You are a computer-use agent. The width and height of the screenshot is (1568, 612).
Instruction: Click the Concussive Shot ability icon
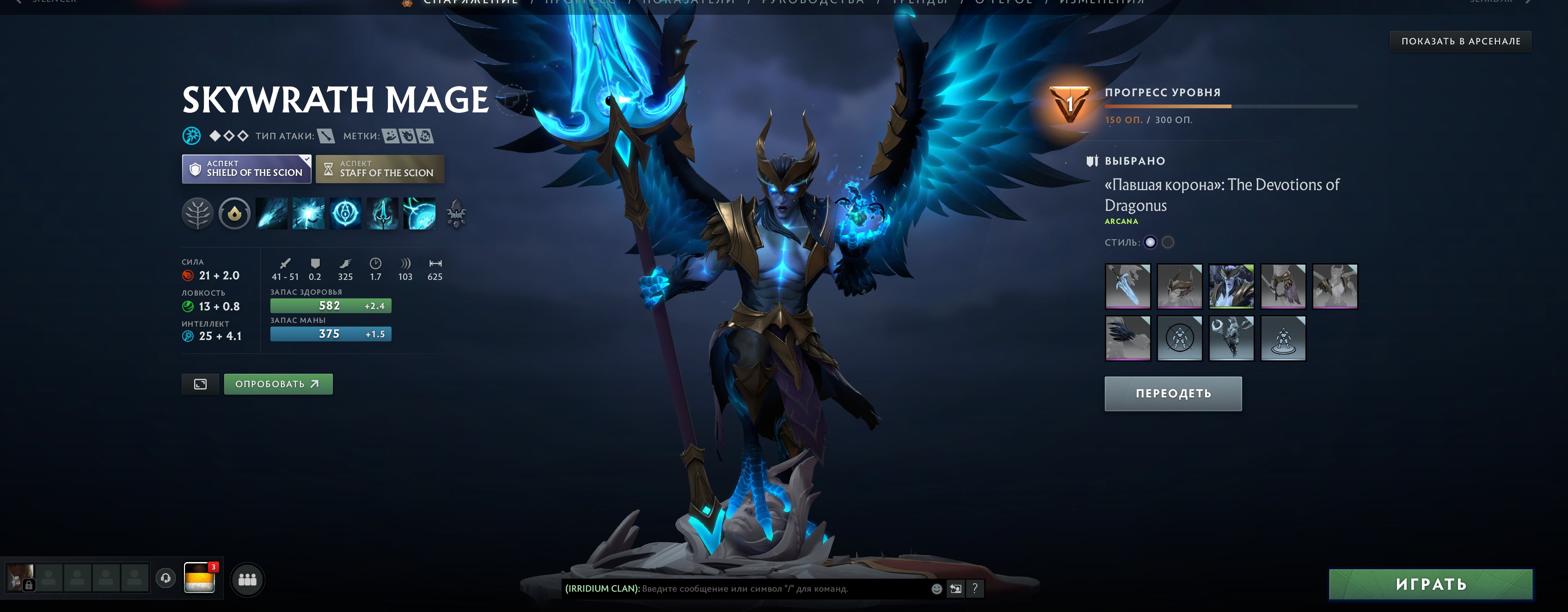tap(309, 213)
